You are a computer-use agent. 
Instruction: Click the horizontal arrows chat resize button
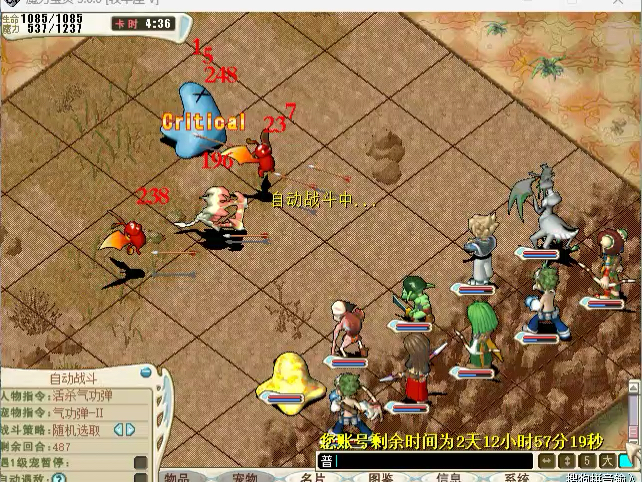coord(547,461)
